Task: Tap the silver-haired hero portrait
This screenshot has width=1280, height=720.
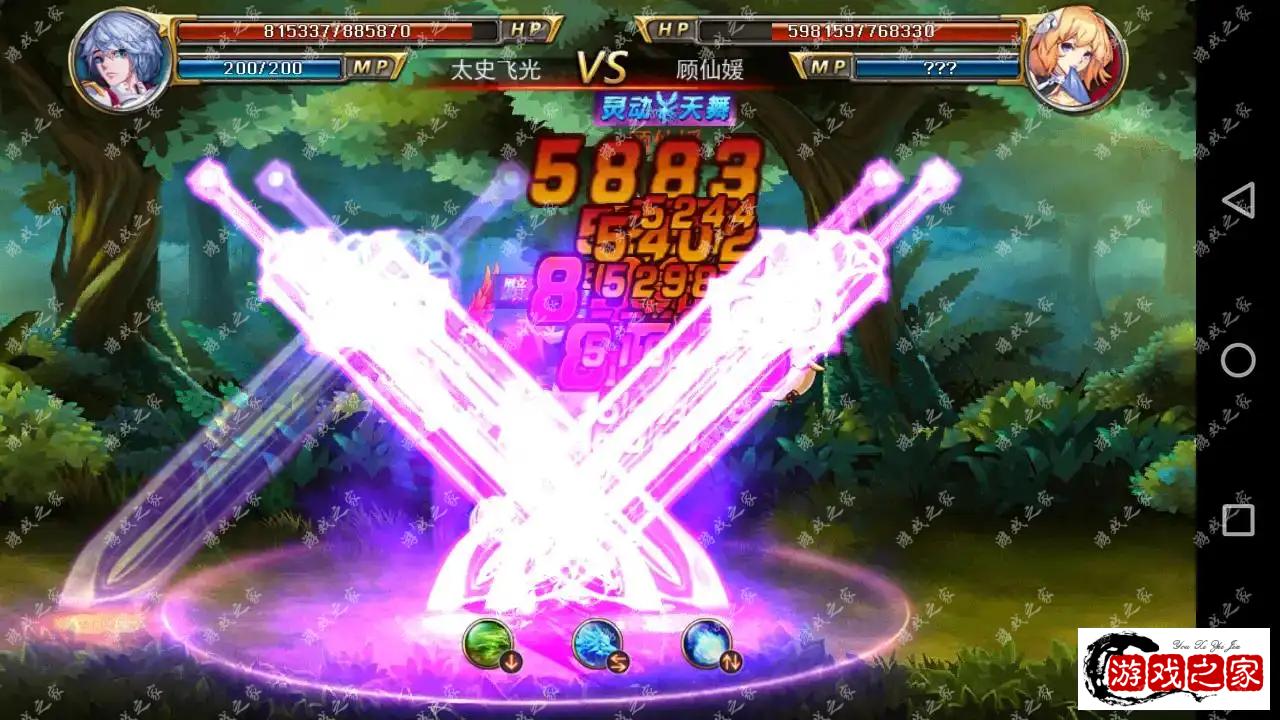Action: 119,59
